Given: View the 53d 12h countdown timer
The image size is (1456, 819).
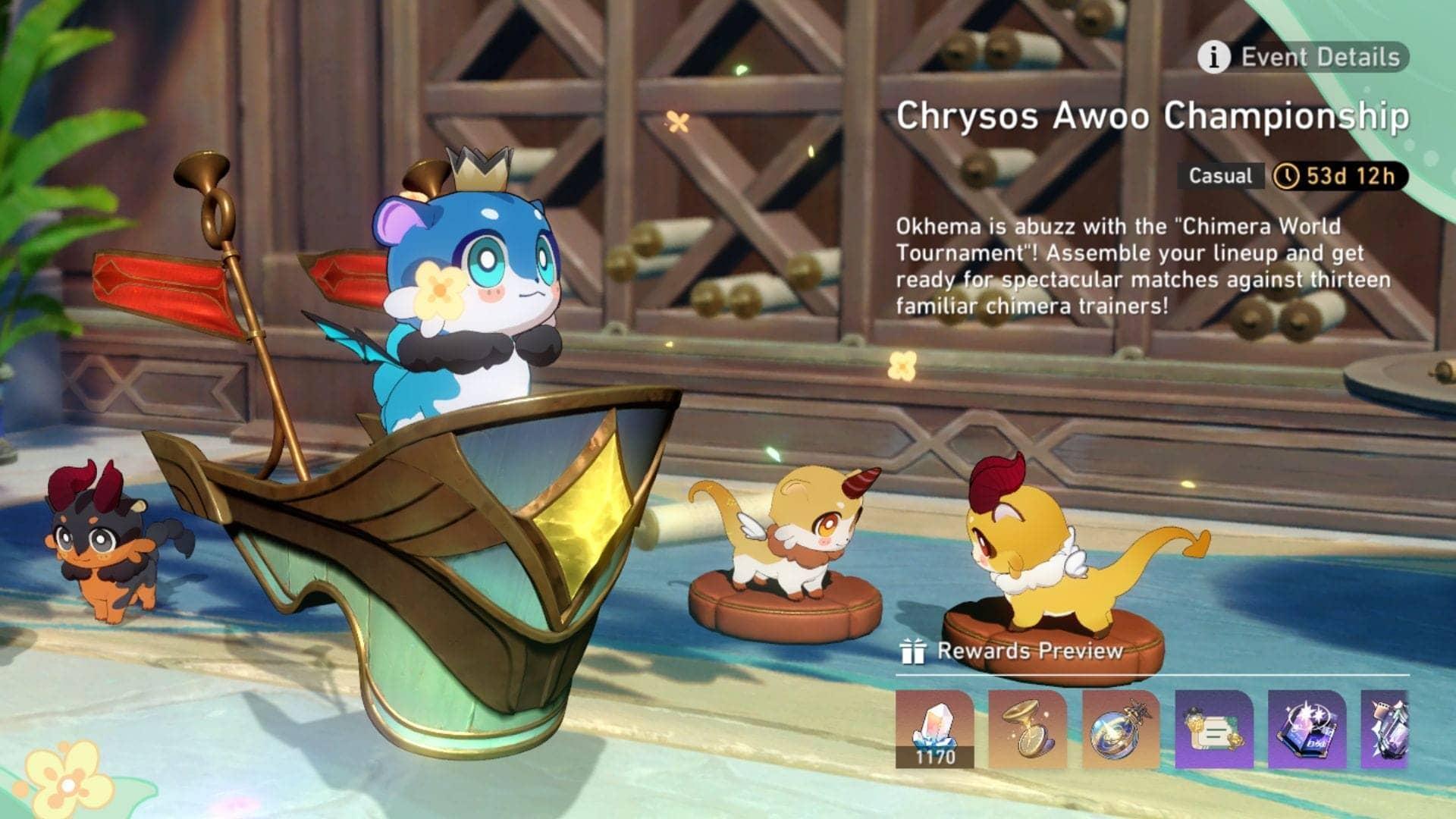Looking at the screenshot, I should tap(1357, 176).
